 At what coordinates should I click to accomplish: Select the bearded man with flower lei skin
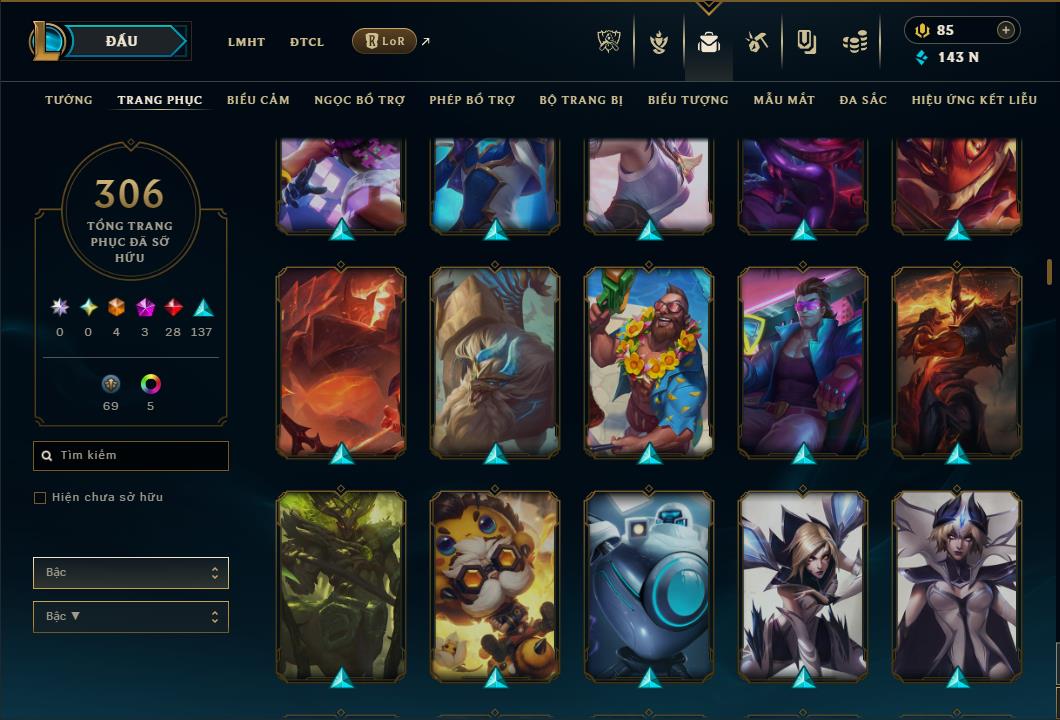coord(649,360)
